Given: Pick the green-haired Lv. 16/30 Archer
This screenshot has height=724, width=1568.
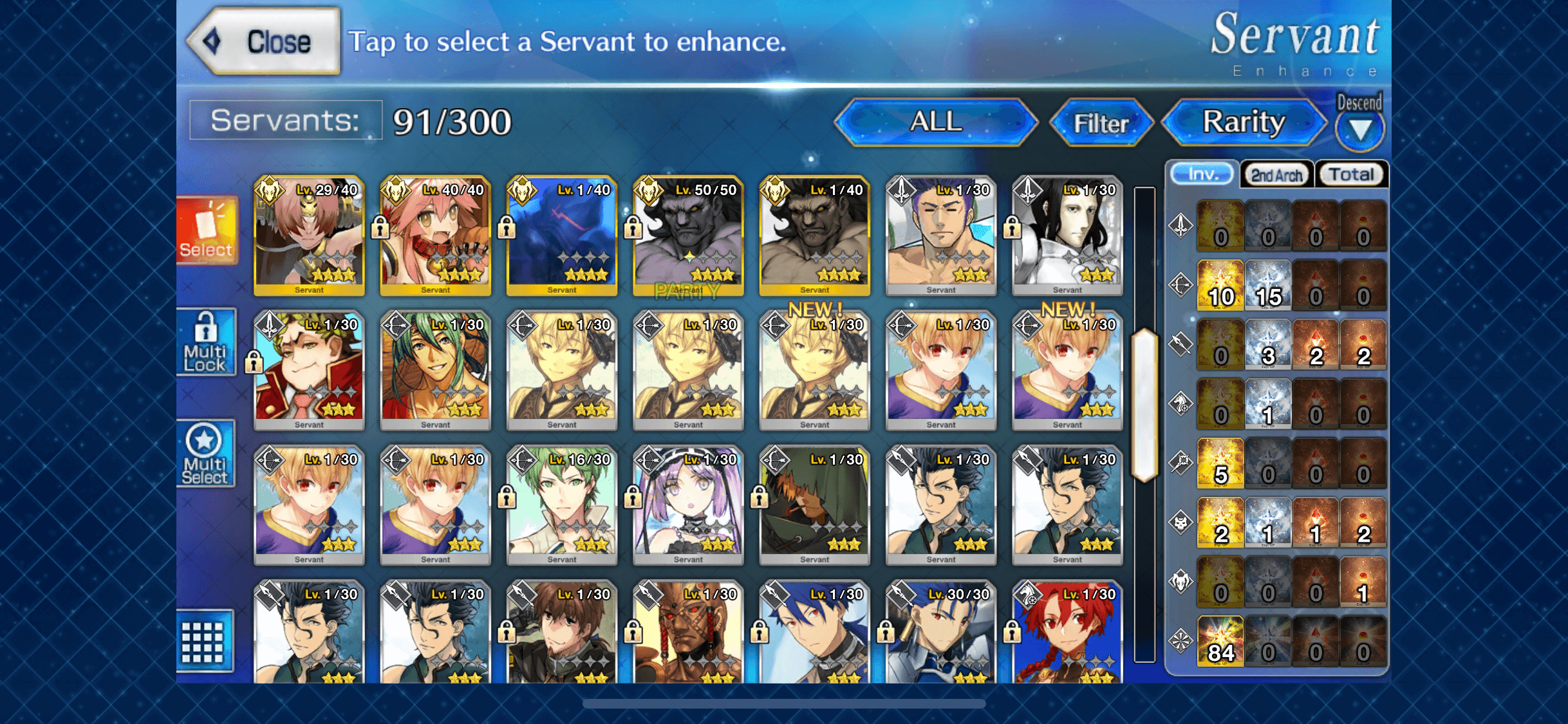Looking at the screenshot, I should tap(561, 505).
